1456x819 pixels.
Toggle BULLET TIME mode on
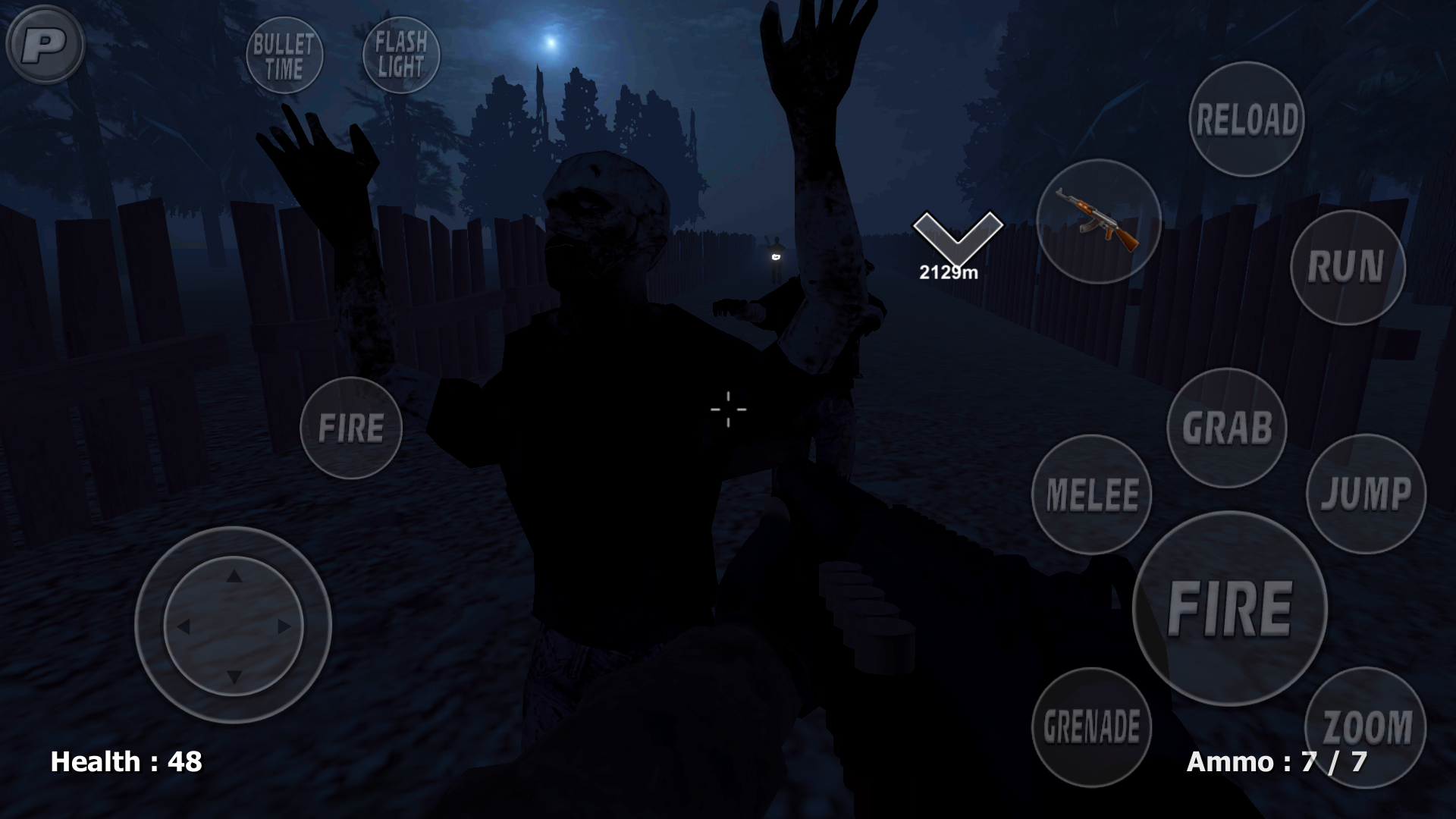point(284,55)
